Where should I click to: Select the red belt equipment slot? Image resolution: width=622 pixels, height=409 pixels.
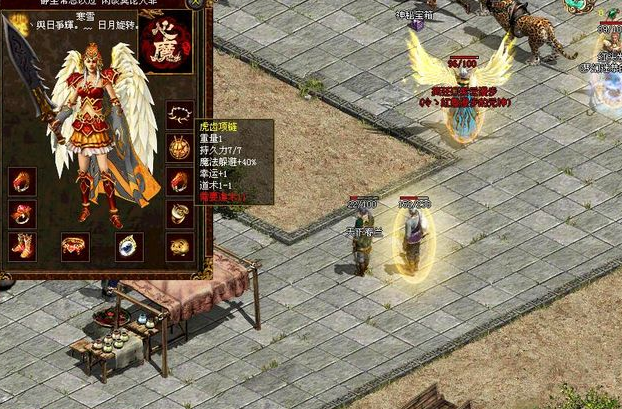(77, 245)
